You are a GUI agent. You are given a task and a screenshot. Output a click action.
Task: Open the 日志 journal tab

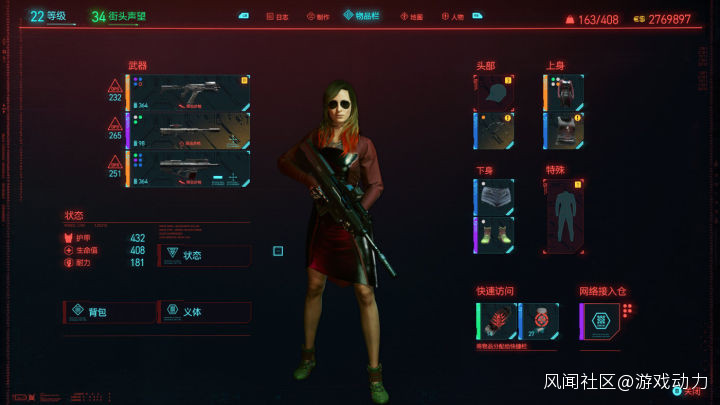[x=278, y=17]
